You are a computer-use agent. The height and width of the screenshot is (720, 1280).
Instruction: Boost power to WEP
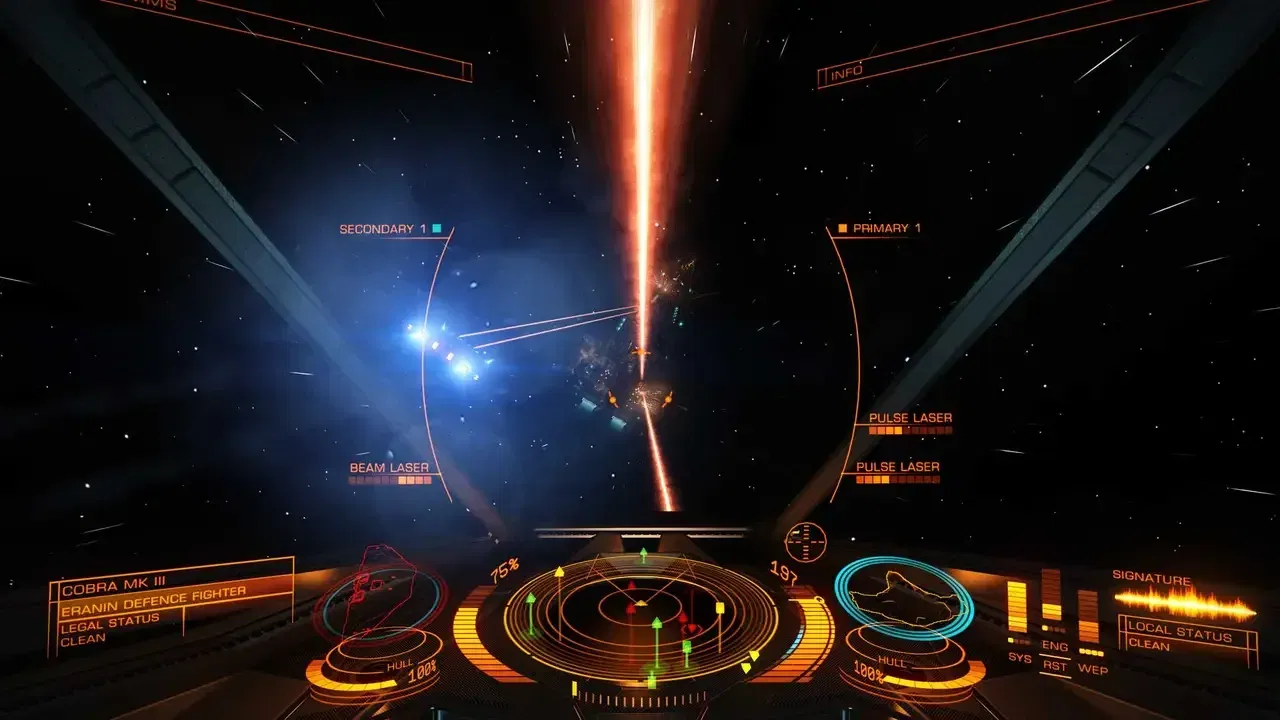pos(1092,669)
